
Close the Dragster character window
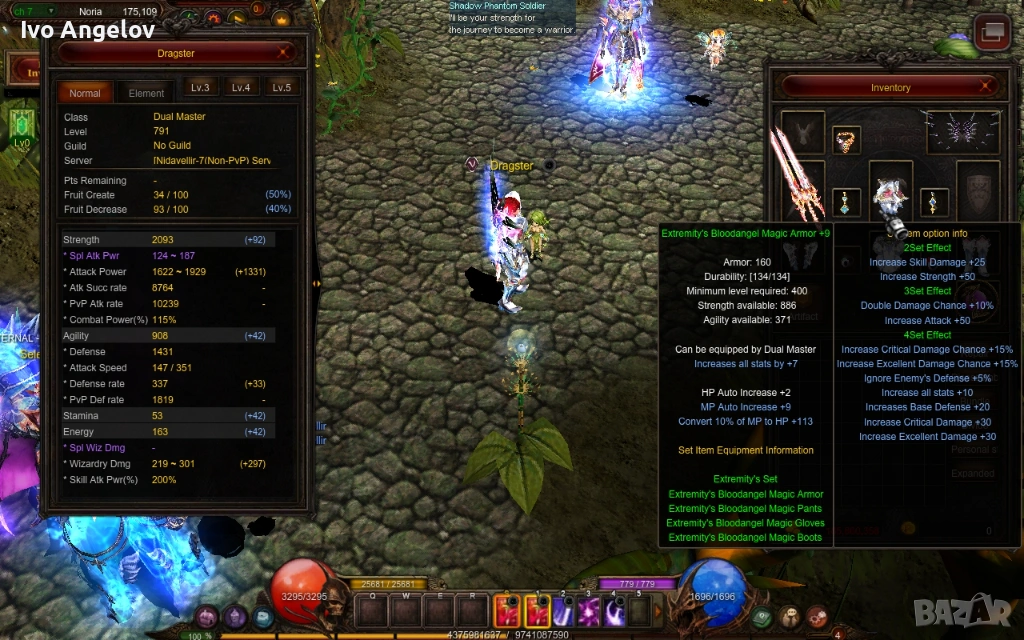coord(285,53)
